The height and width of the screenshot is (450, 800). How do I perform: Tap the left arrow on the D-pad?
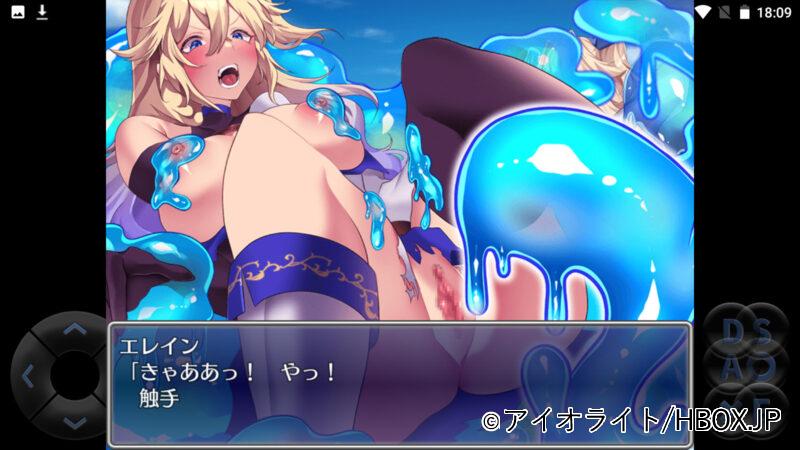[x=27, y=377]
